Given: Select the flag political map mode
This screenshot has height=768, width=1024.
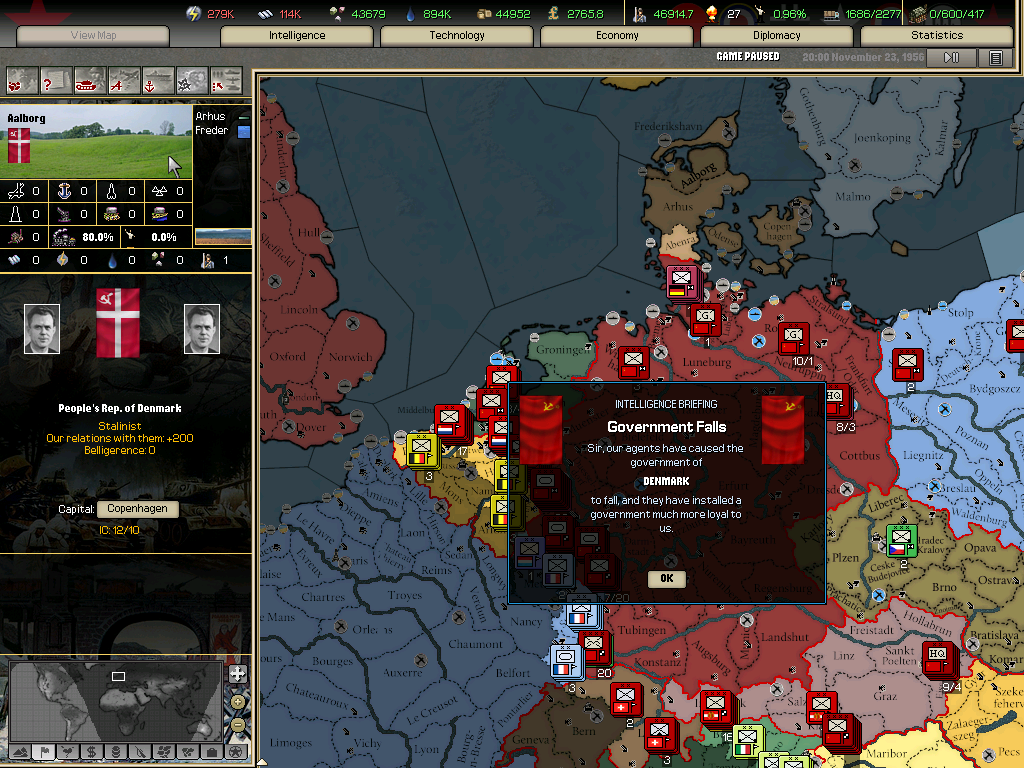Looking at the screenshot, I should click(x=43, y=751).
